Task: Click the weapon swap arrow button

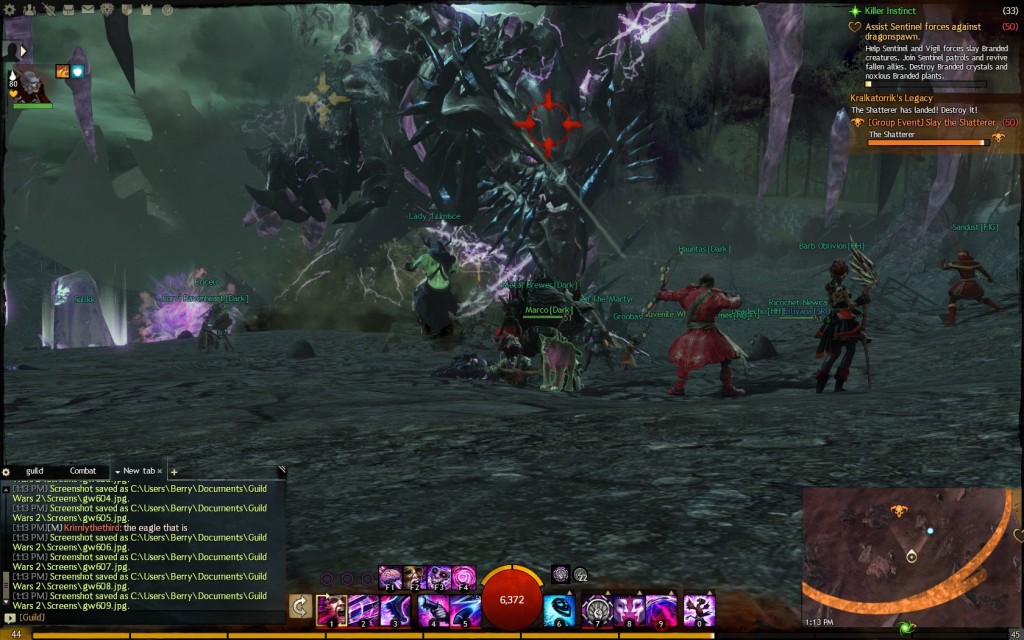Action: click(299, 606)
